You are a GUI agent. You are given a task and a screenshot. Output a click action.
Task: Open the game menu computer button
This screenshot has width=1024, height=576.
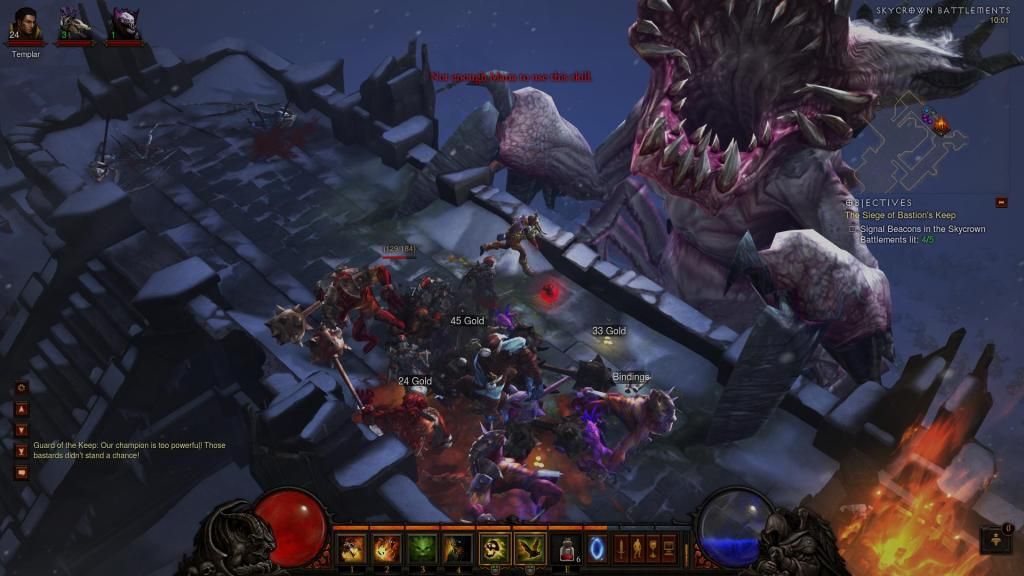pos(669,548)
